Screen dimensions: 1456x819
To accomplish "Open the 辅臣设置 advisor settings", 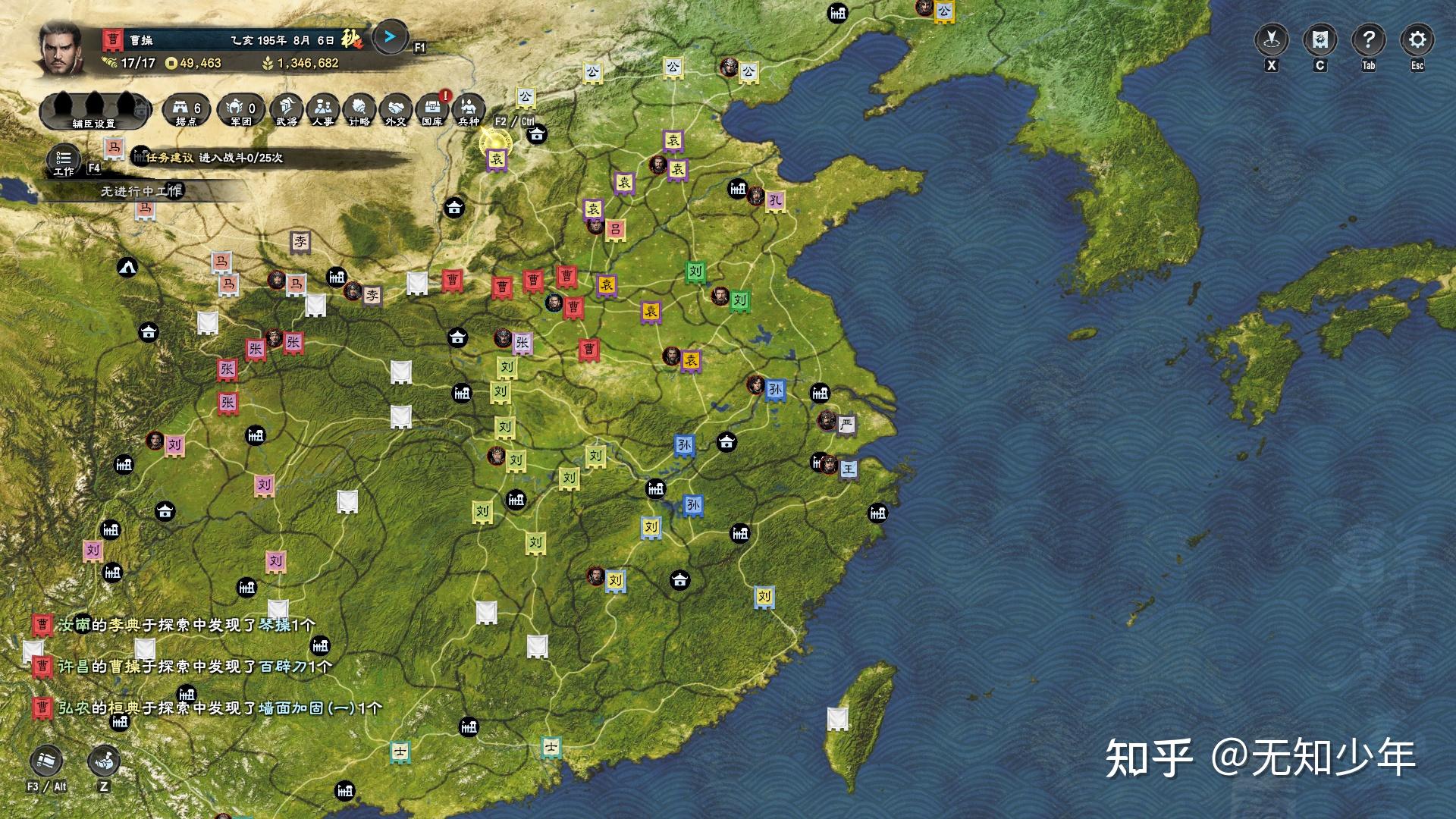I will tap(94, 110).
